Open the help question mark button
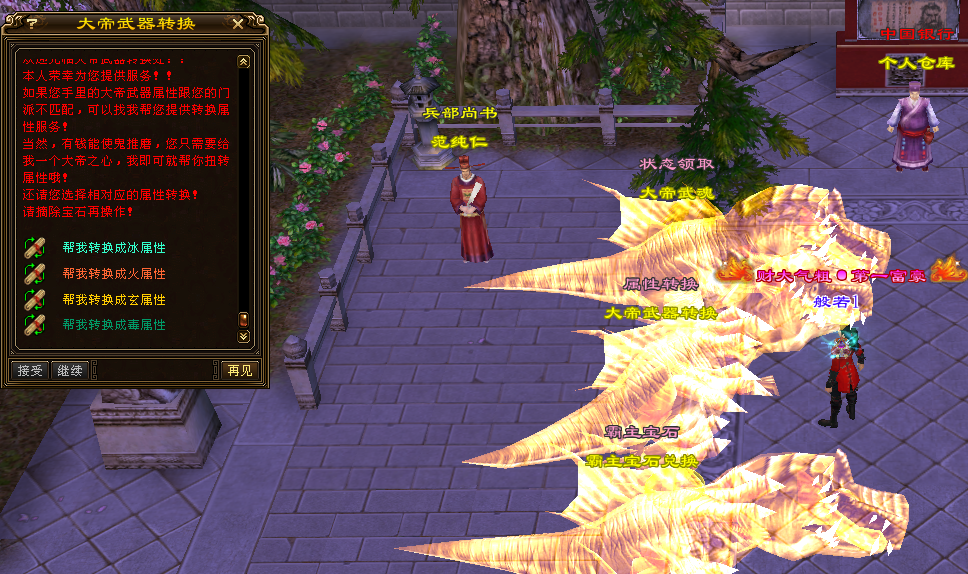Image resolution: width=968 pixels, height=574 pixels. pyautogui.click(x=32, y=22)
